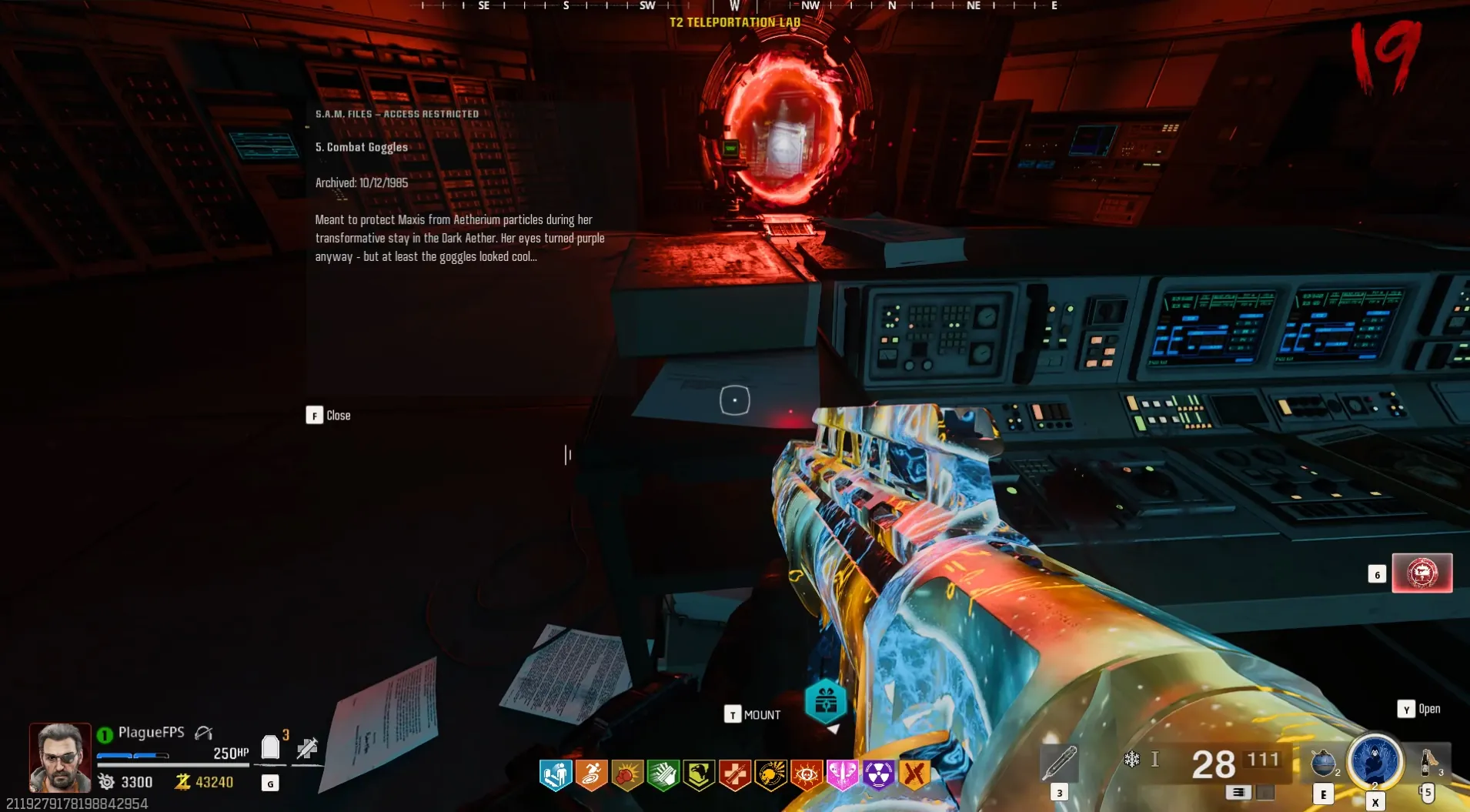Activate the red scorestreak tile
Image resolution: width=1470 pixels, height=812 pixels.
[1422, 573]
